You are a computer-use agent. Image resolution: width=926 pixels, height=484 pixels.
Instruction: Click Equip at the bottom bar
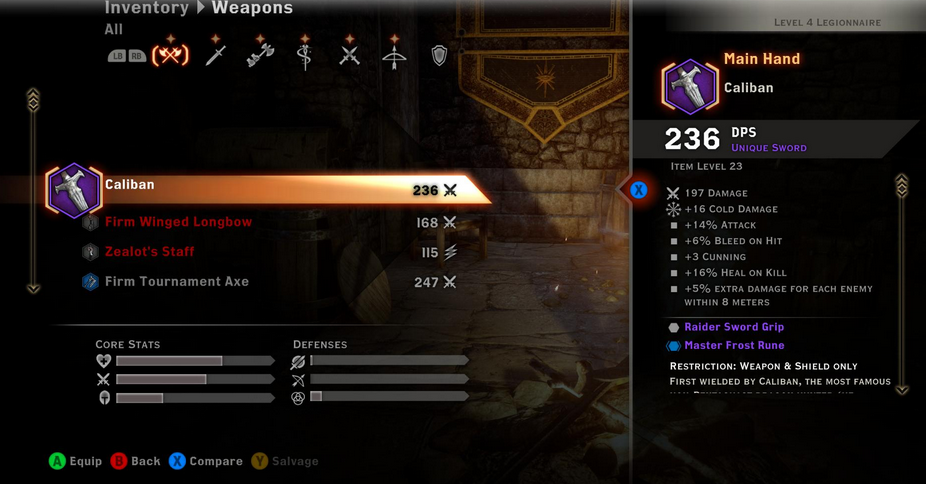click(75, 461)
